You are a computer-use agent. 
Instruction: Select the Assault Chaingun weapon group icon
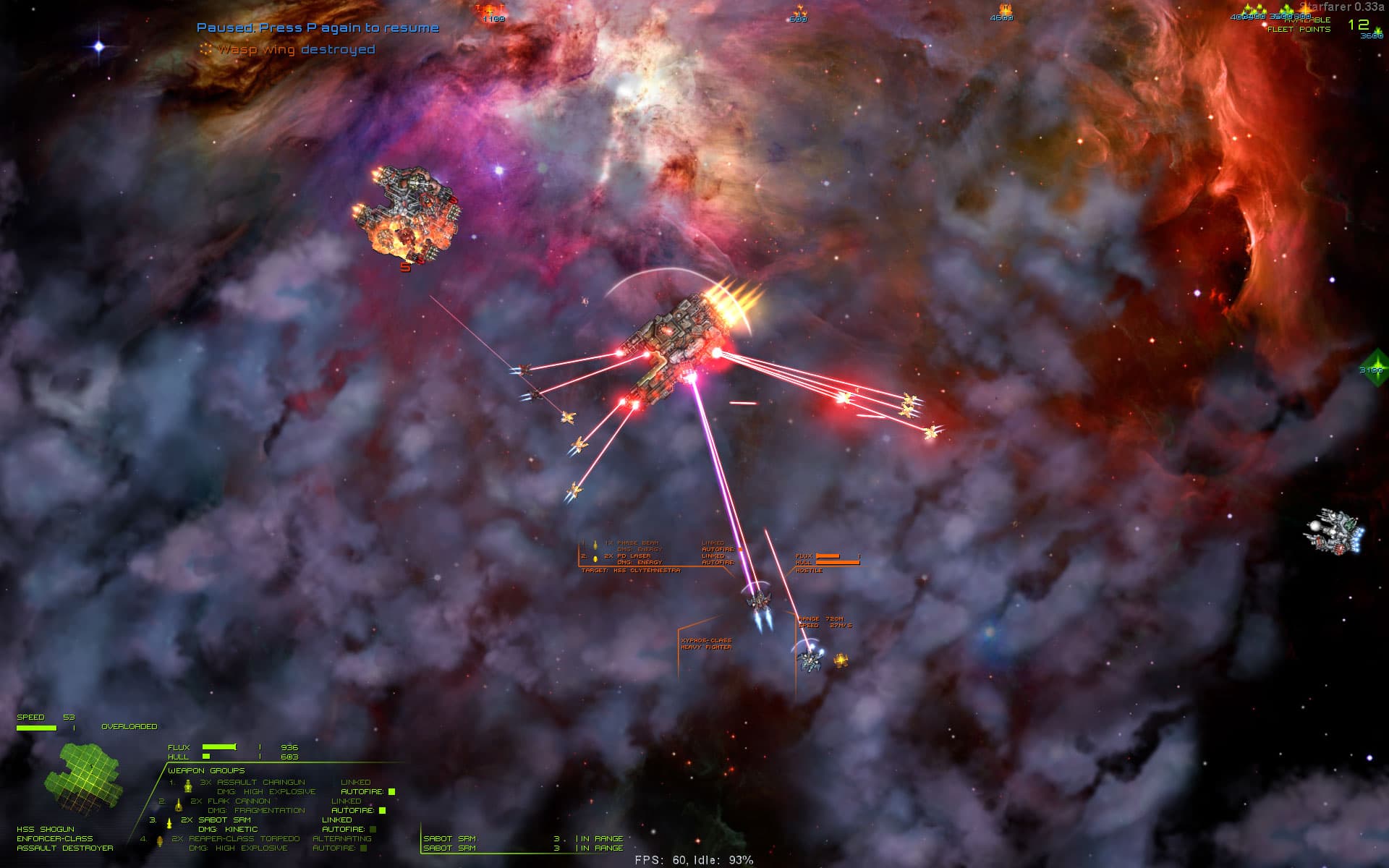(x=187, y=788)
